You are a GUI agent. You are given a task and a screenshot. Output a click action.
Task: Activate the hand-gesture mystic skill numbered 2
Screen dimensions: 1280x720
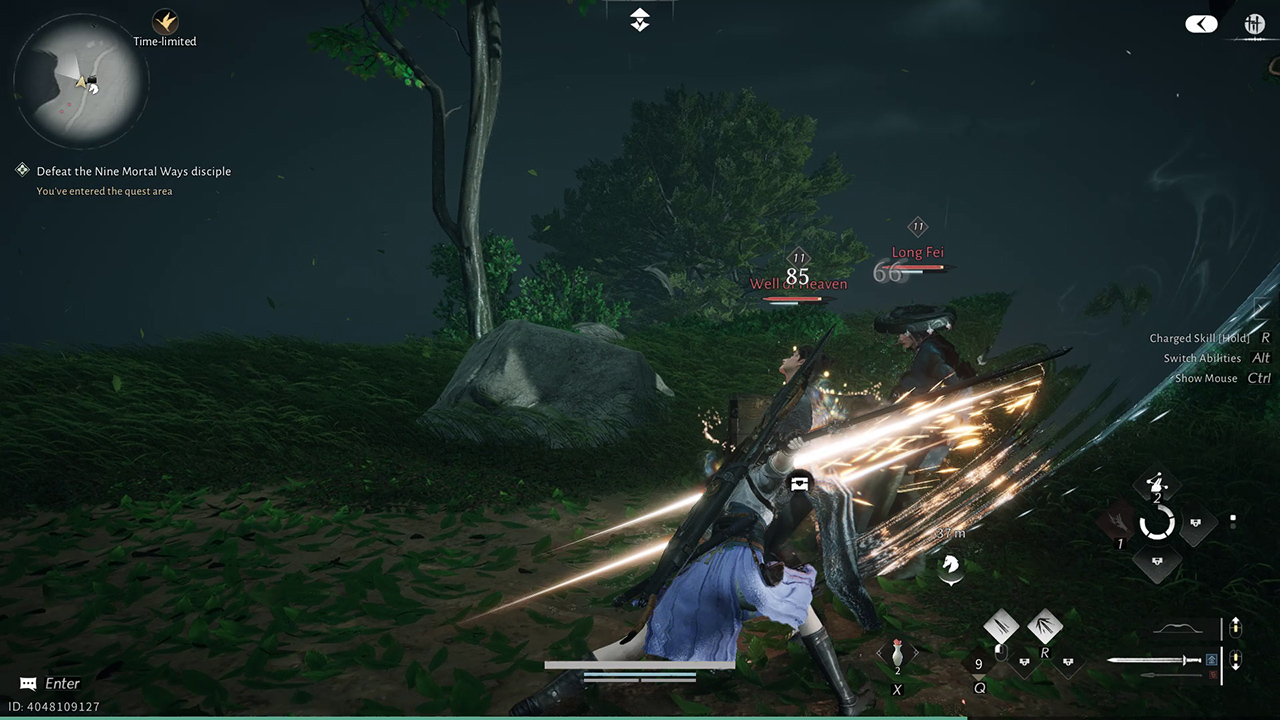[1158, 484]
